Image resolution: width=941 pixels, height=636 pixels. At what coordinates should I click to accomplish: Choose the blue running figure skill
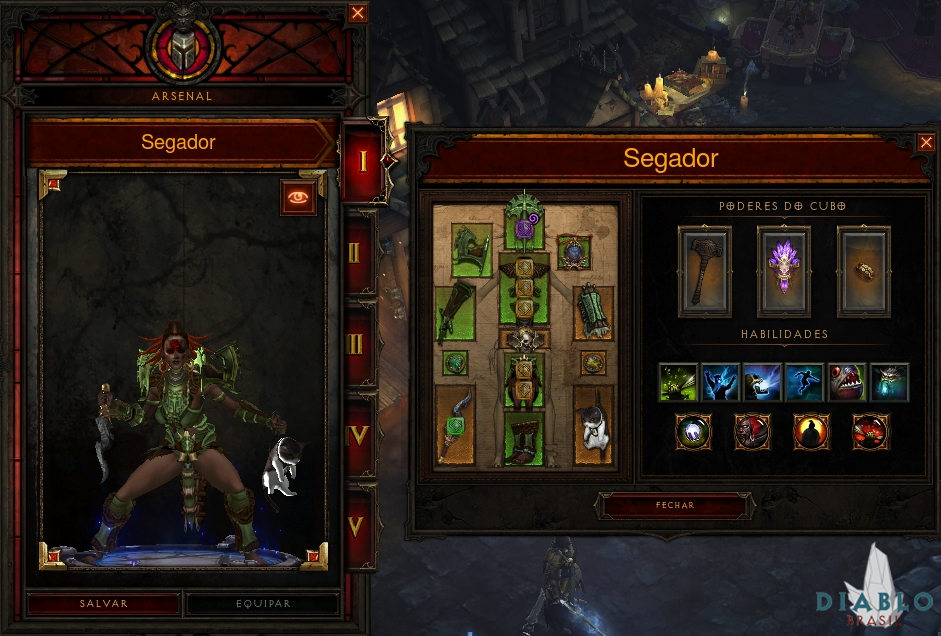pos(804,383)
